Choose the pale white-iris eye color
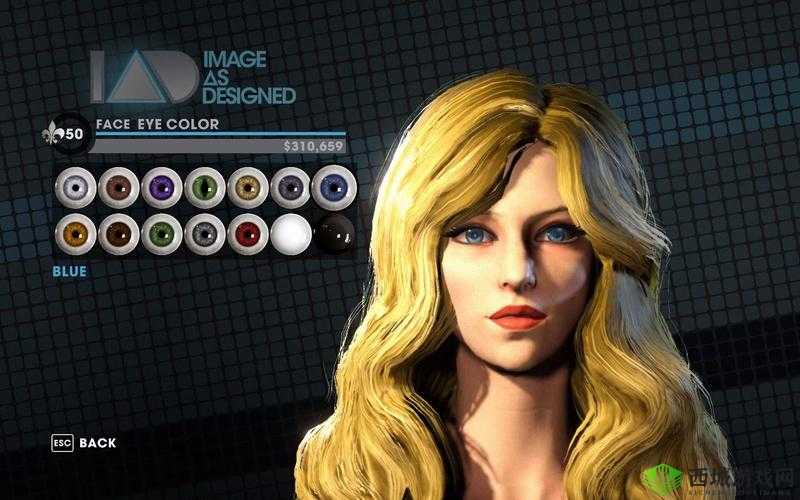Viewport: 800px width, 500px height. point(74,186)
